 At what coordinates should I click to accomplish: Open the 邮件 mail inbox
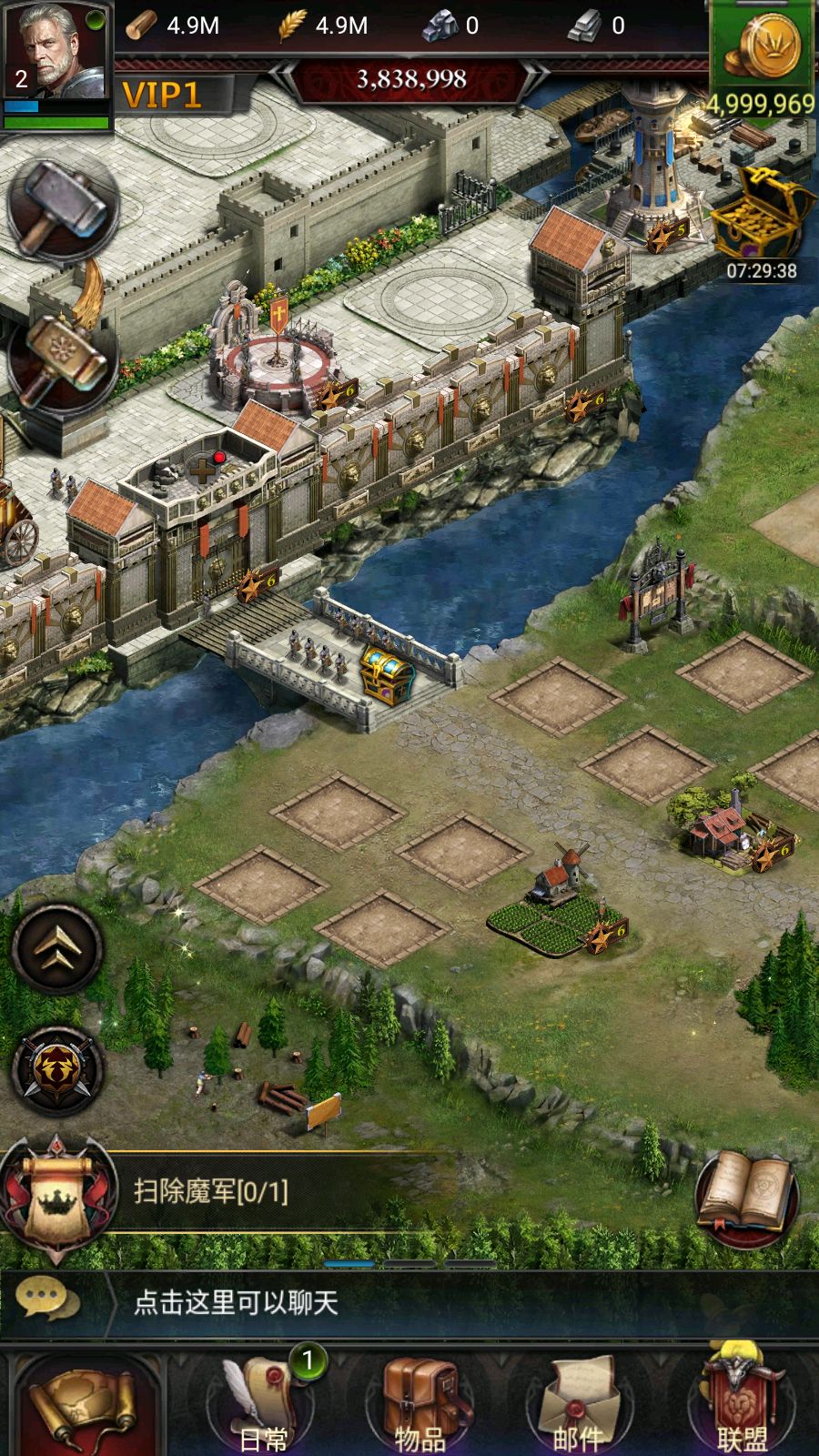coord(579,1406)
